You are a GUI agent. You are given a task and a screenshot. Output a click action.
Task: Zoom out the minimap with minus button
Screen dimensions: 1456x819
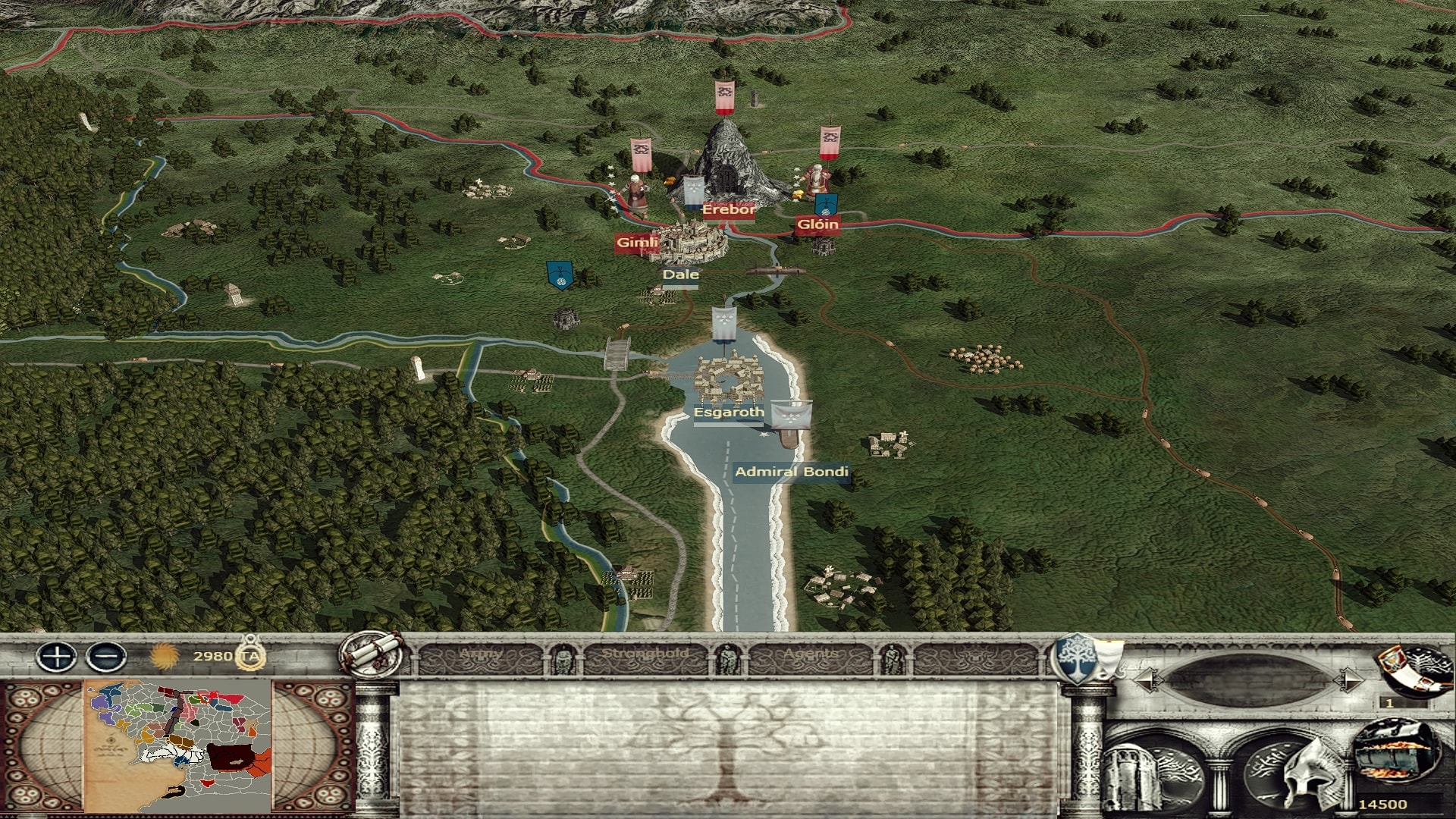tap(106, 656)
